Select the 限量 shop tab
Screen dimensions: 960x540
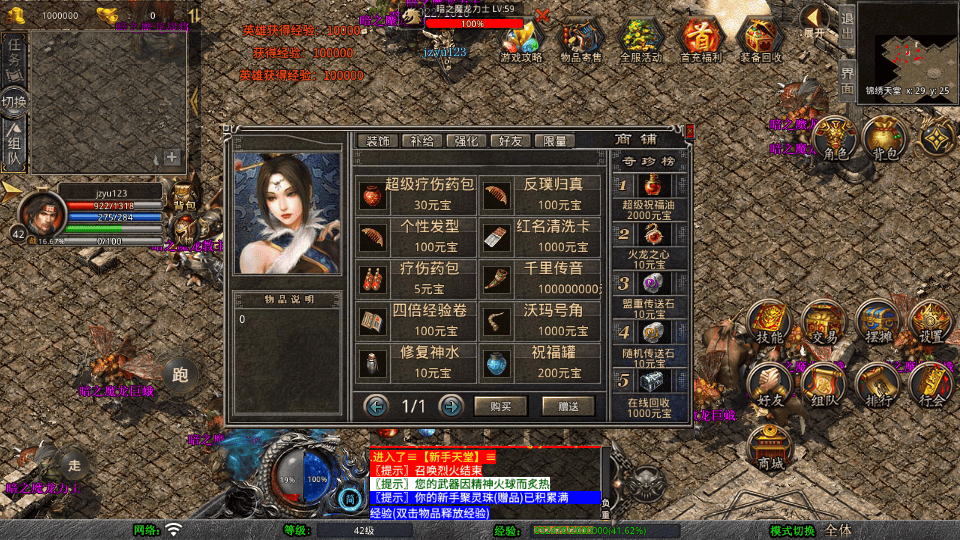[555, 141]
